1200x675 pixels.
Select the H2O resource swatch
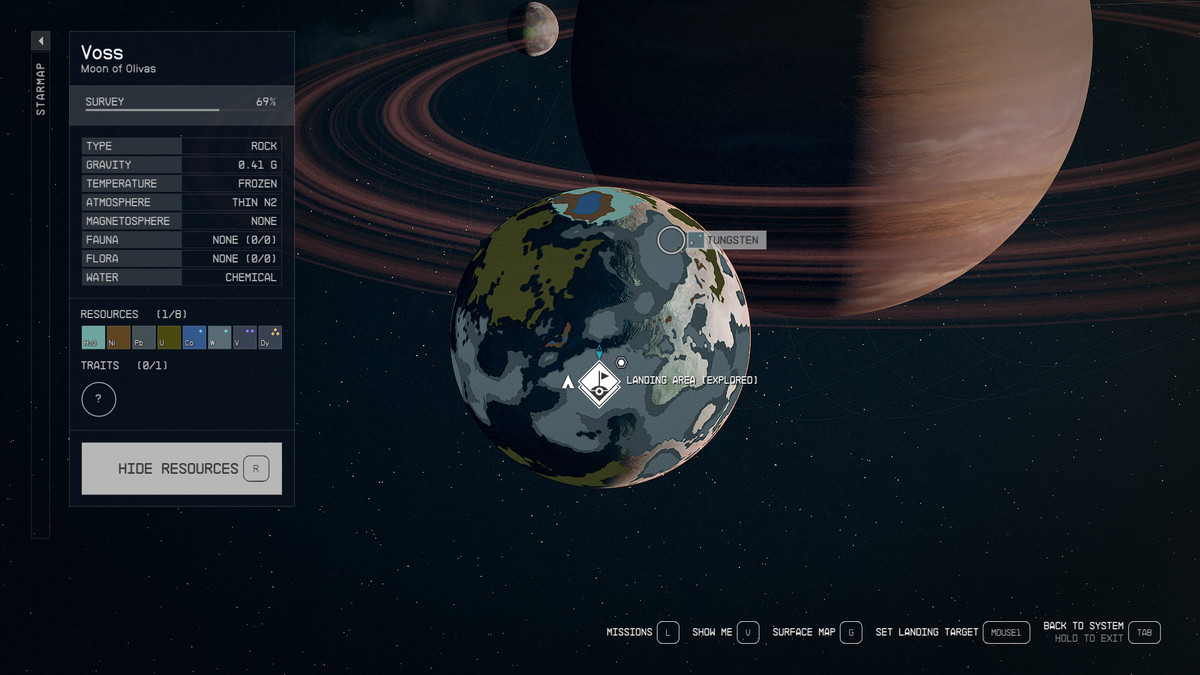tap(93, 338)
